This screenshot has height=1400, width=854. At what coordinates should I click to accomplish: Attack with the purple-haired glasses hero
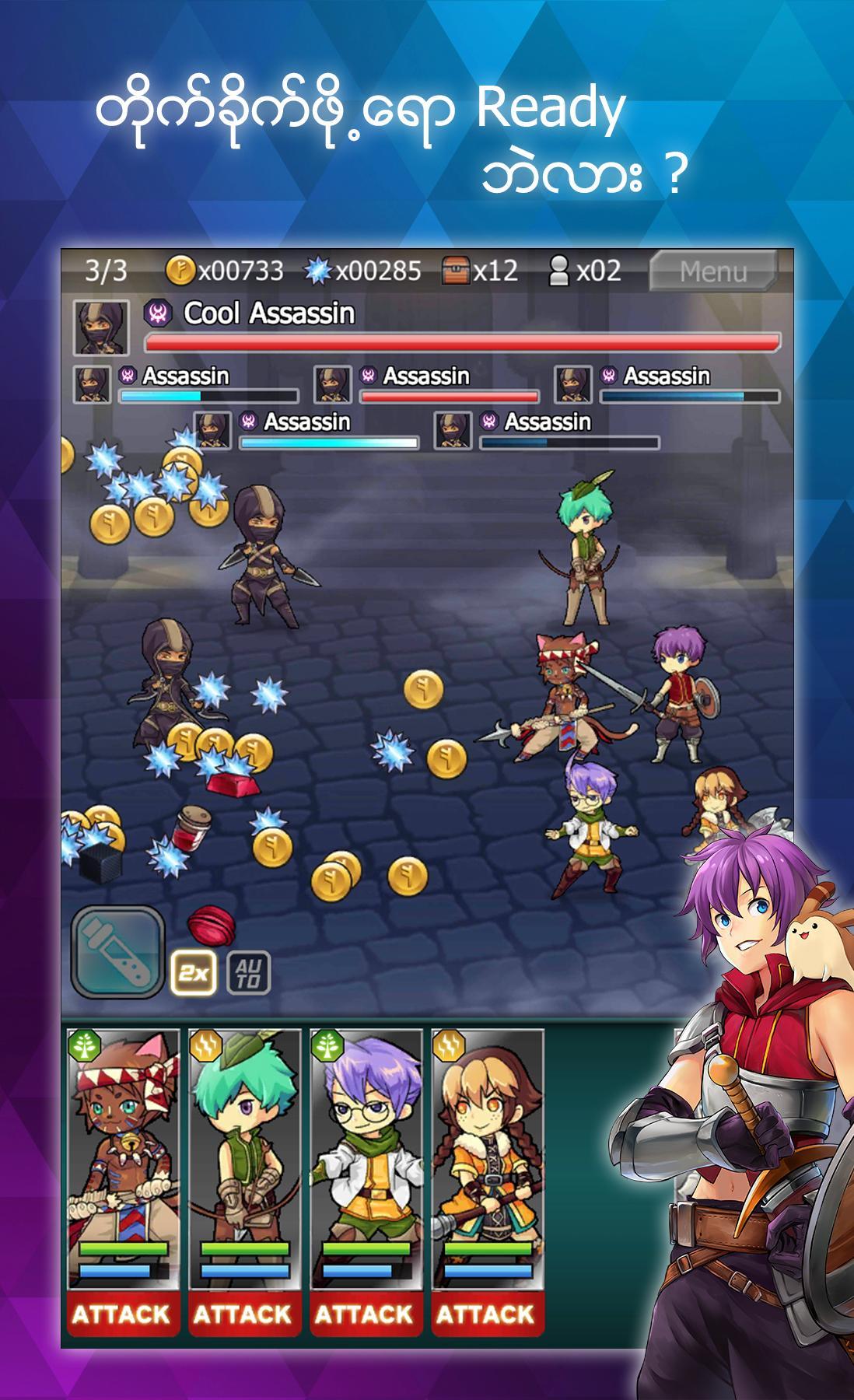point(365,1313)
